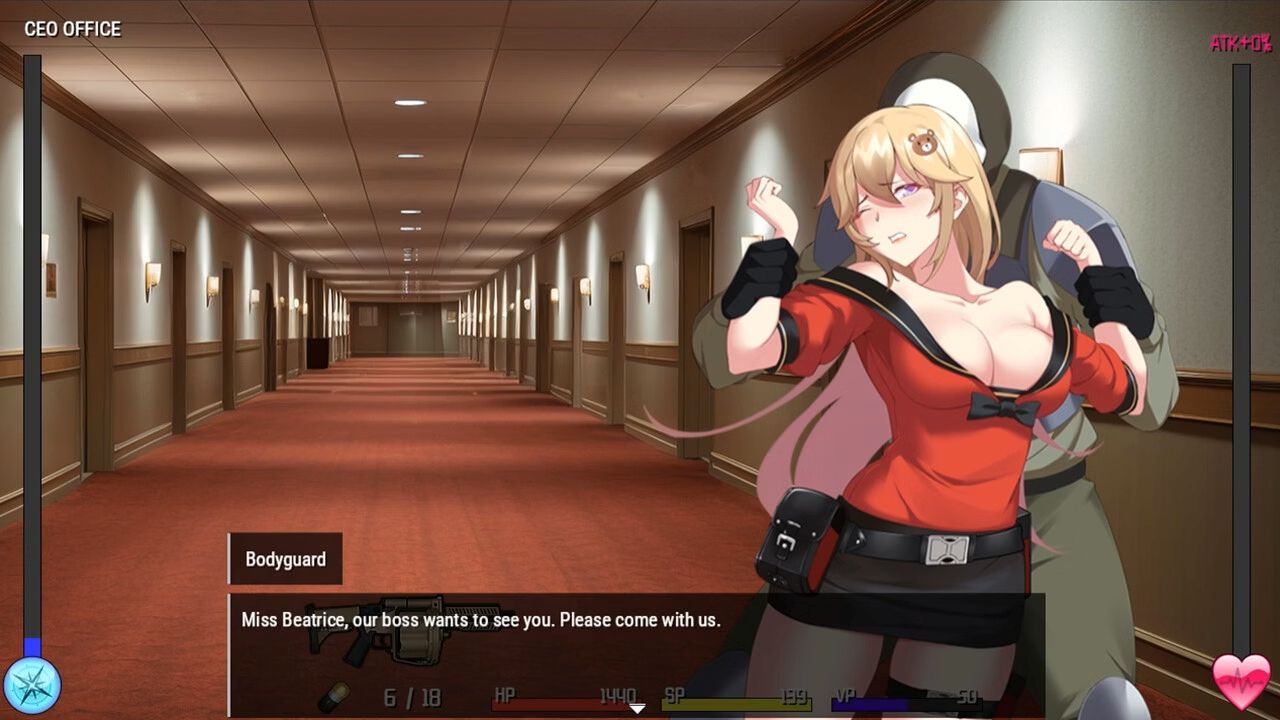The height and width of the screenshot is (720, 1280).
Task: Click the blue compass star icon
Action: [32, 686]
